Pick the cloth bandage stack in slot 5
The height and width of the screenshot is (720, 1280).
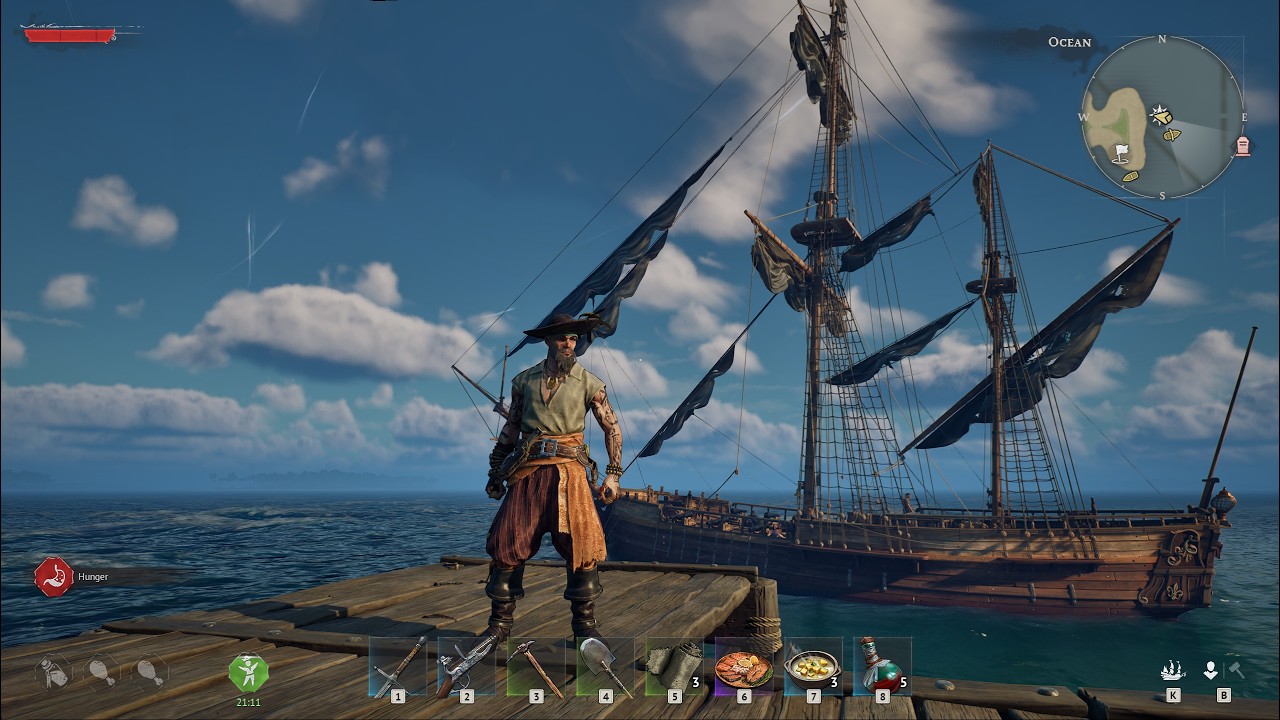pyautogui.click(x=674, y=666)
